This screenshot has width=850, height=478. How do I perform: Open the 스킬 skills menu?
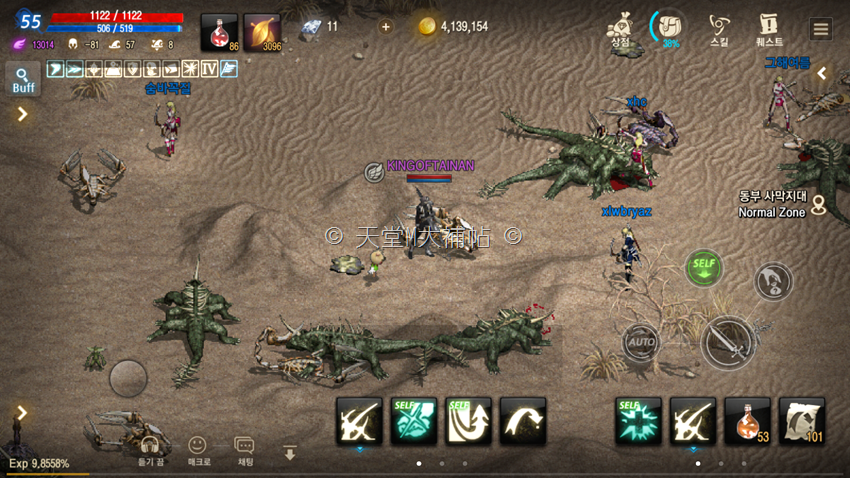(718, 29)
